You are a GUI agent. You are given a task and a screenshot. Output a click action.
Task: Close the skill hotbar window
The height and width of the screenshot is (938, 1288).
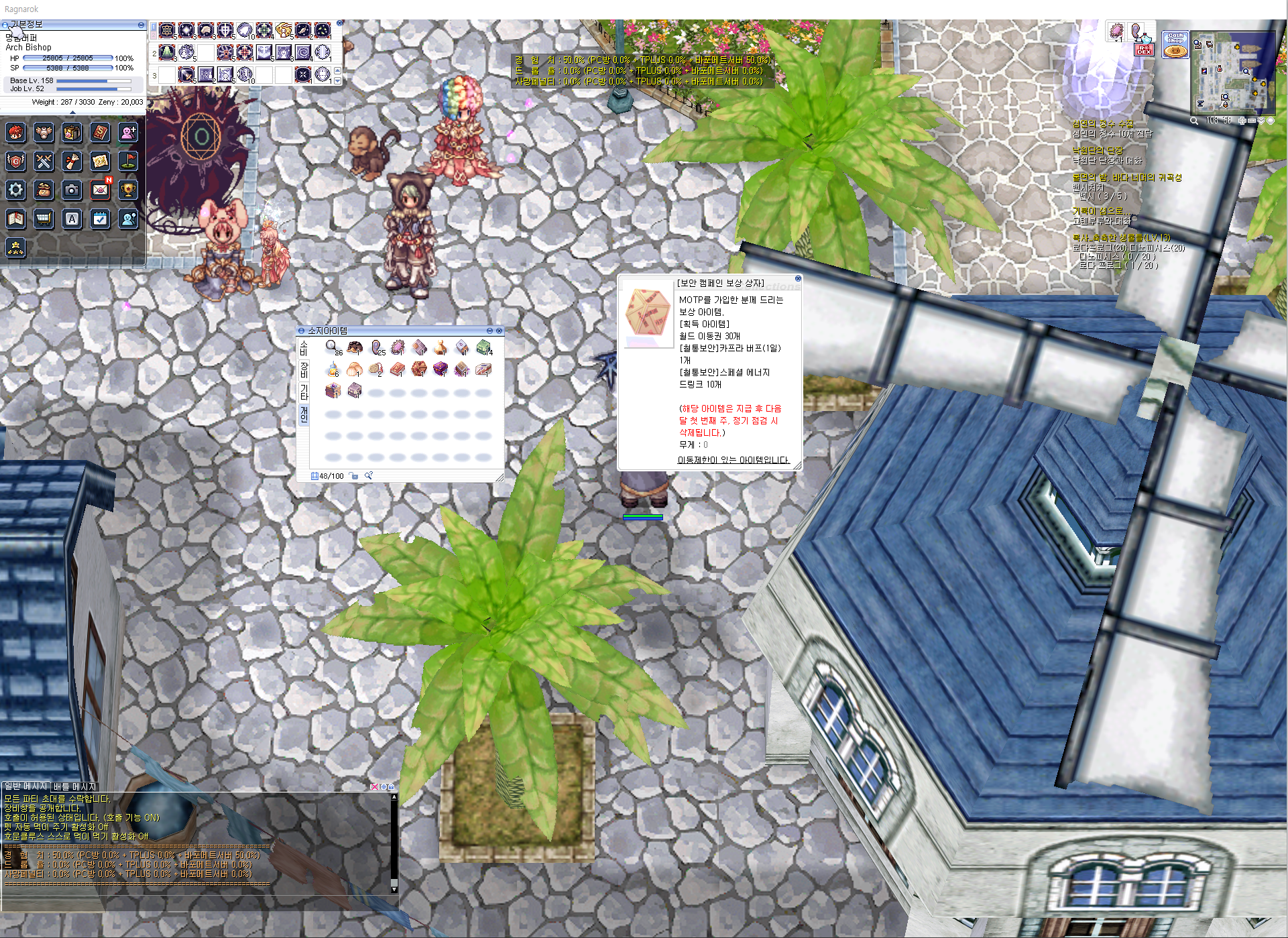[x=339, y=23]
